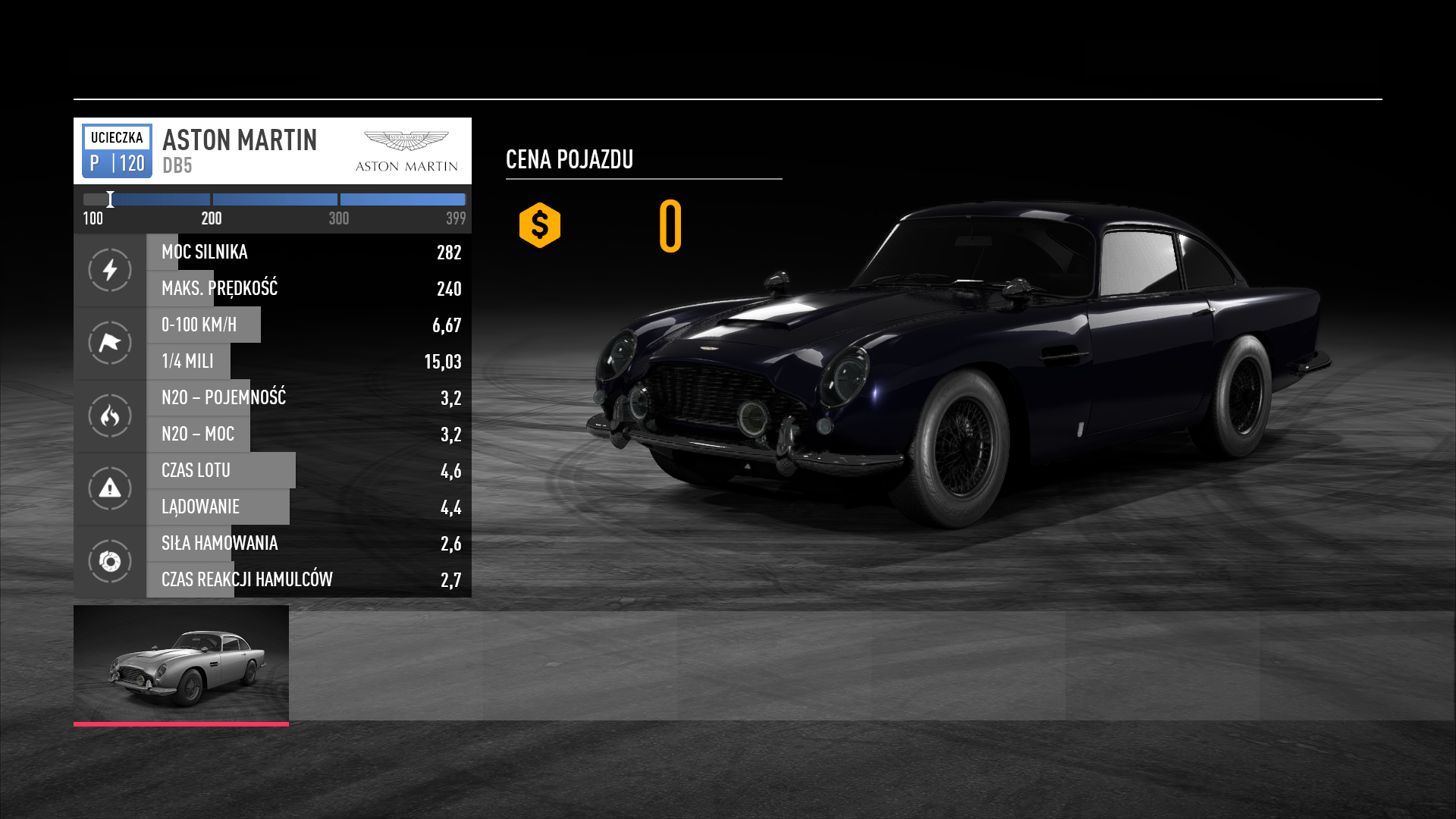This screenshot has height=819, width=1456.
Task: Click the lightning bolt engine power icon
Action: [110, 270]
